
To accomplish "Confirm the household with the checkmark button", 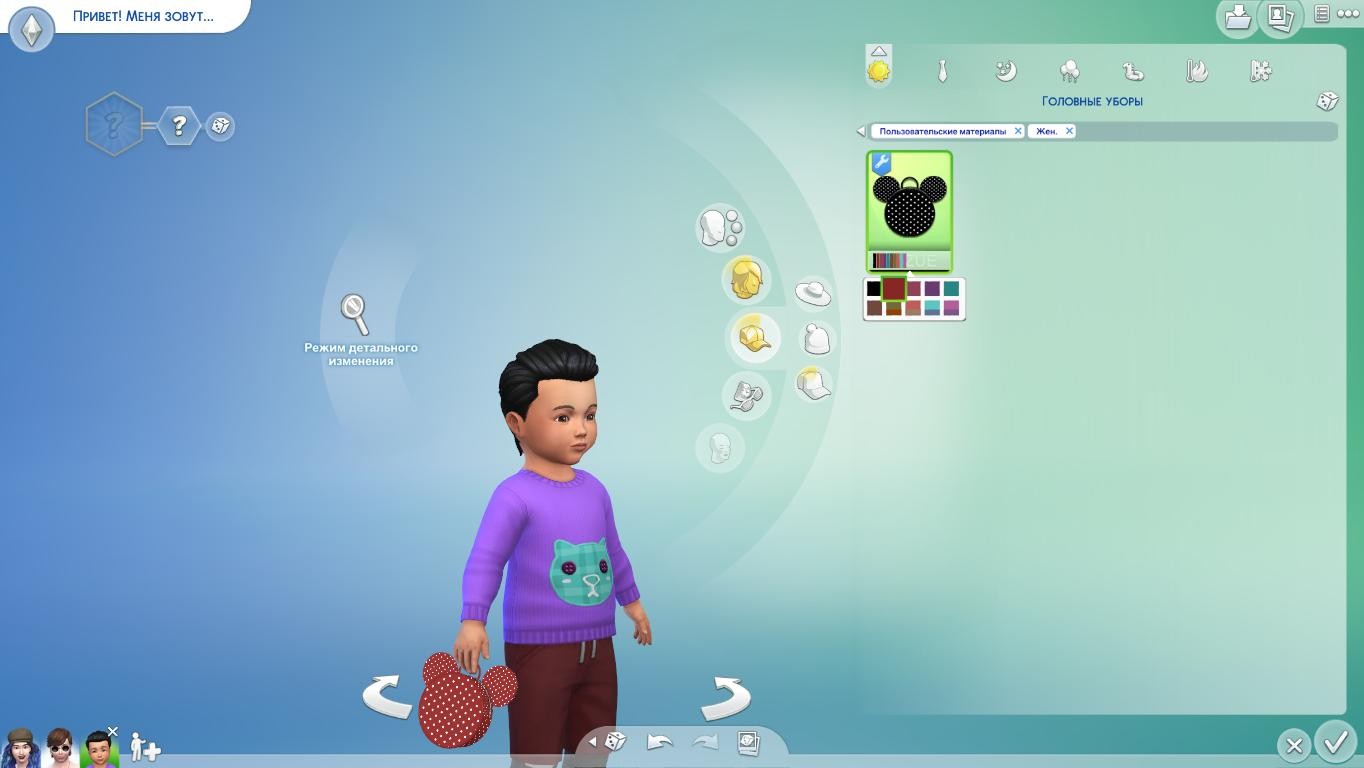I will tap(1336, 743).
